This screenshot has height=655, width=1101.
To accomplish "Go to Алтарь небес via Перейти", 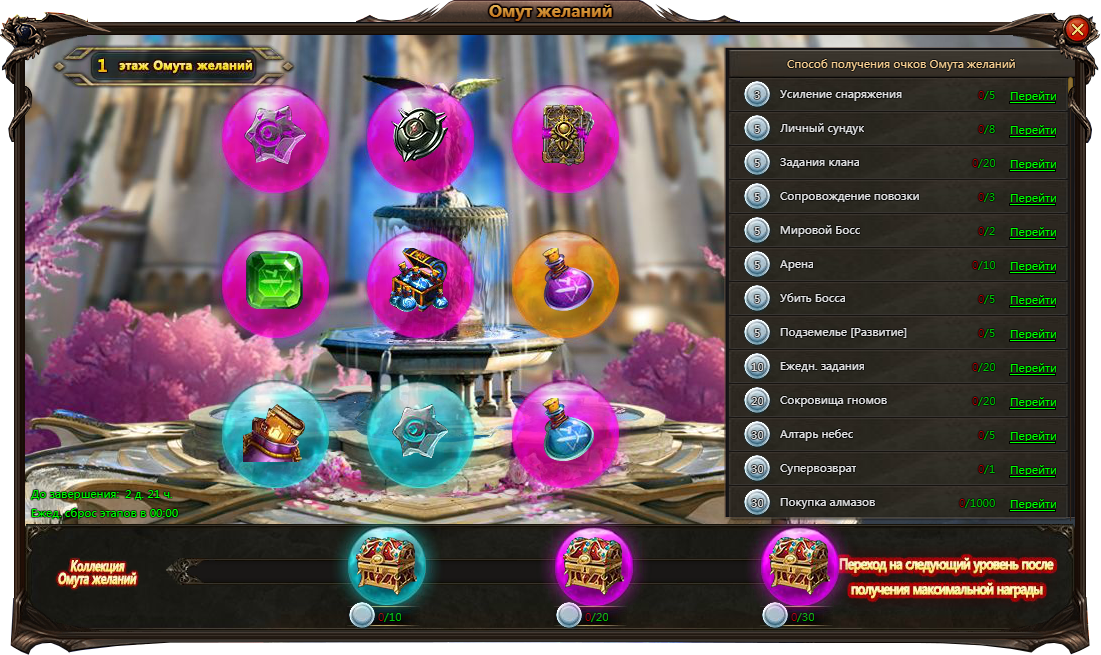I will coord(1032,436).
